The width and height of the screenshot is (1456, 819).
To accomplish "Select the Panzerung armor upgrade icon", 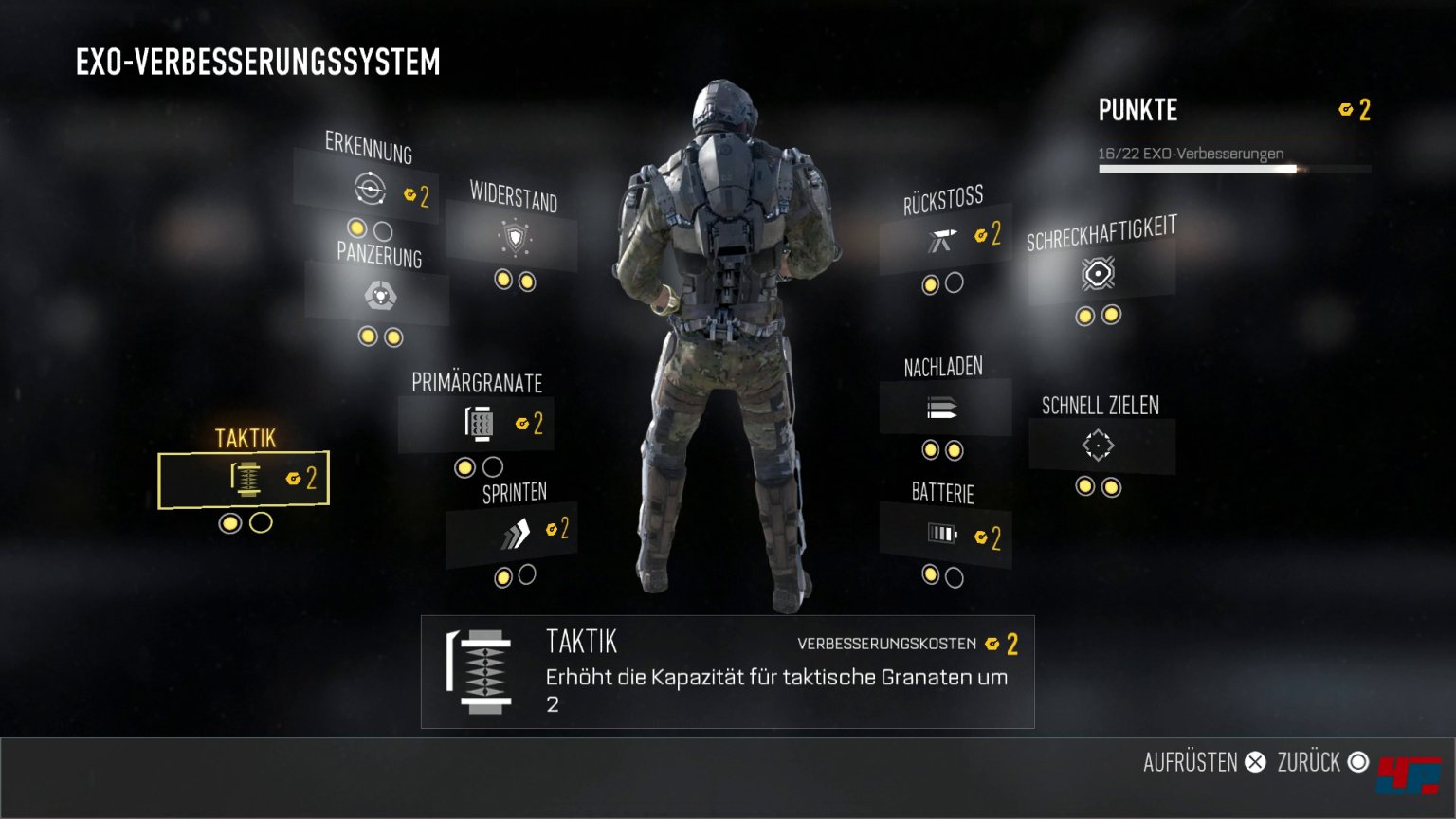I will 381,296.
